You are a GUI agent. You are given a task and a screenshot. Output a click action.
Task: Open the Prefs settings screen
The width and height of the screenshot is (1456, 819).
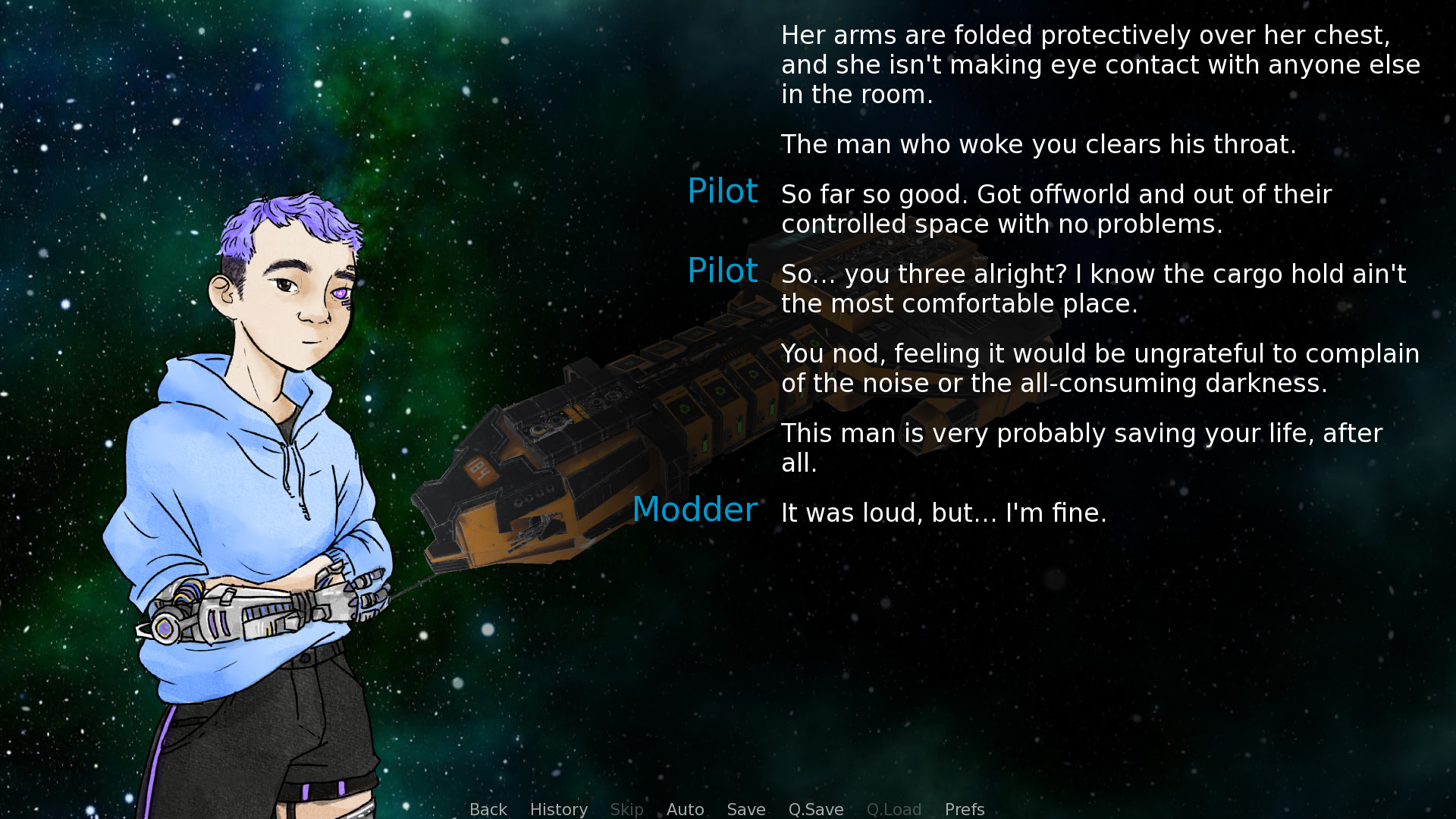pos(964,809)
